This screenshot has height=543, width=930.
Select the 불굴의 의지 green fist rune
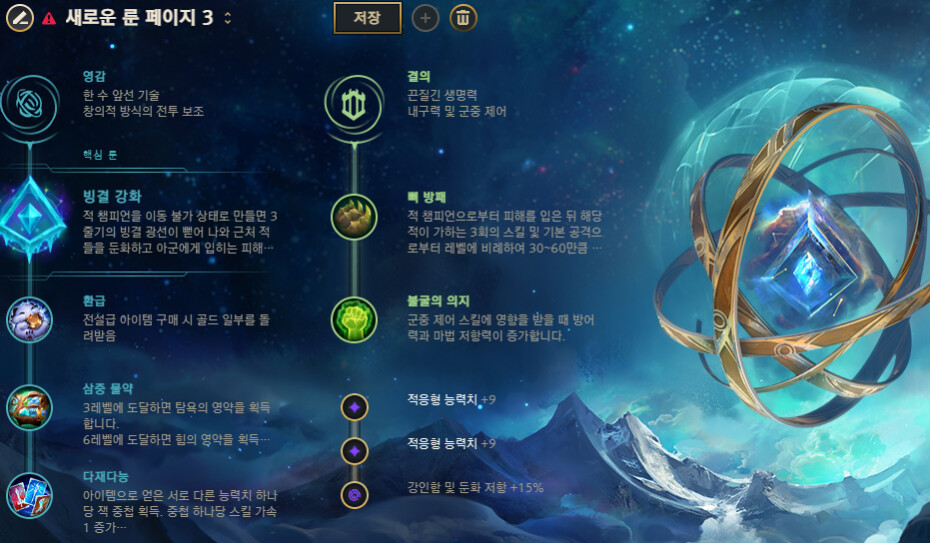[x=354, y=320]
